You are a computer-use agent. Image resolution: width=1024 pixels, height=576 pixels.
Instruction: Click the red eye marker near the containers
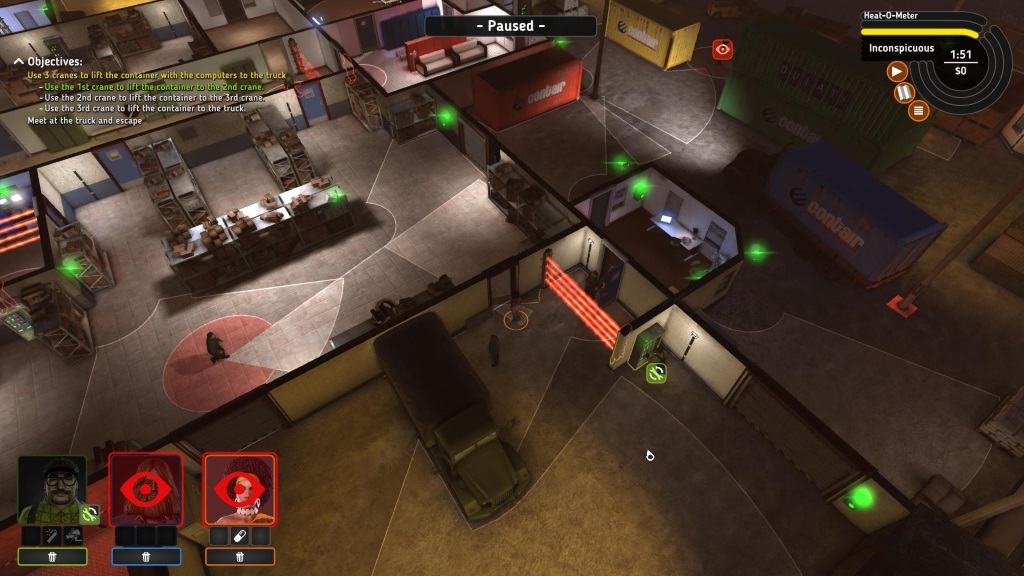723,48
